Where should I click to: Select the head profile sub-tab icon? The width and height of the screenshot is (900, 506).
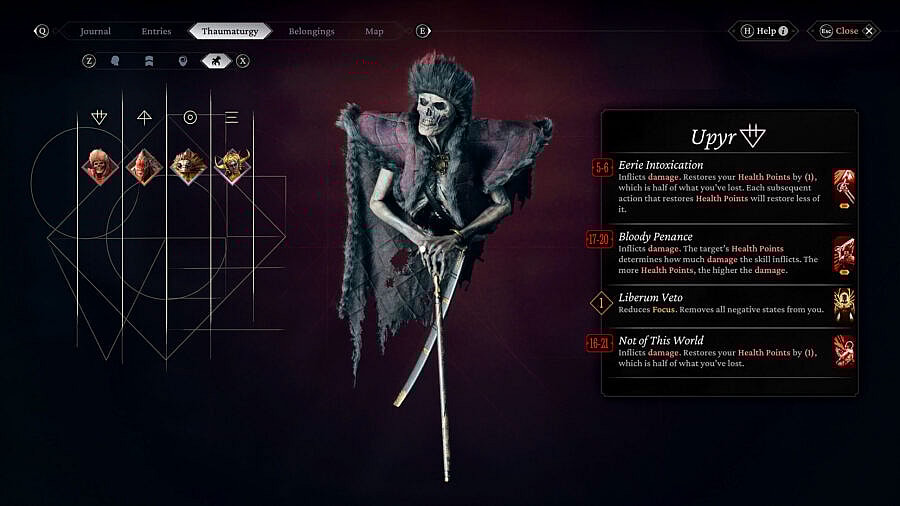point(116,61)
